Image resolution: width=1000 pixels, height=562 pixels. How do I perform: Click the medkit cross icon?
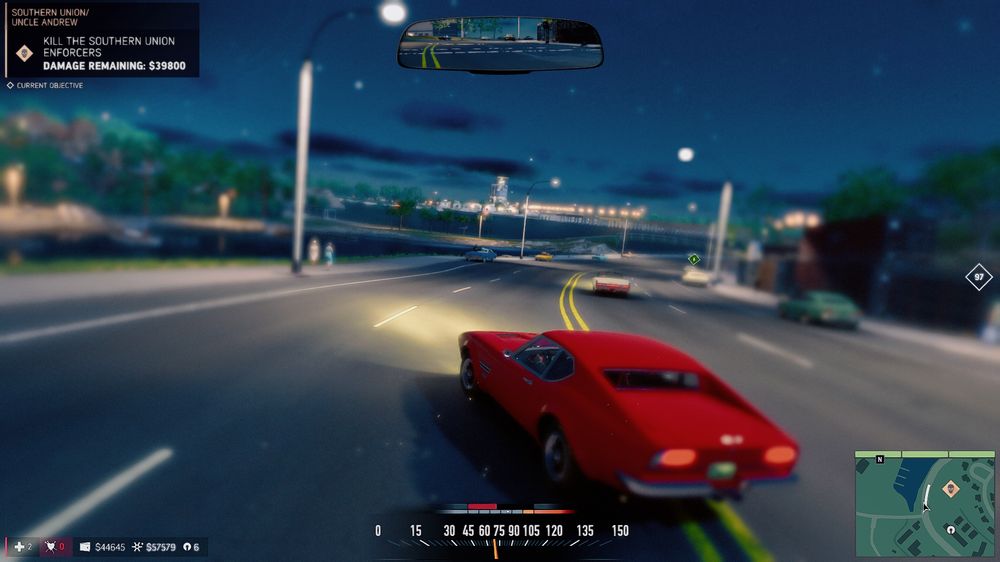tap(17, 547)
